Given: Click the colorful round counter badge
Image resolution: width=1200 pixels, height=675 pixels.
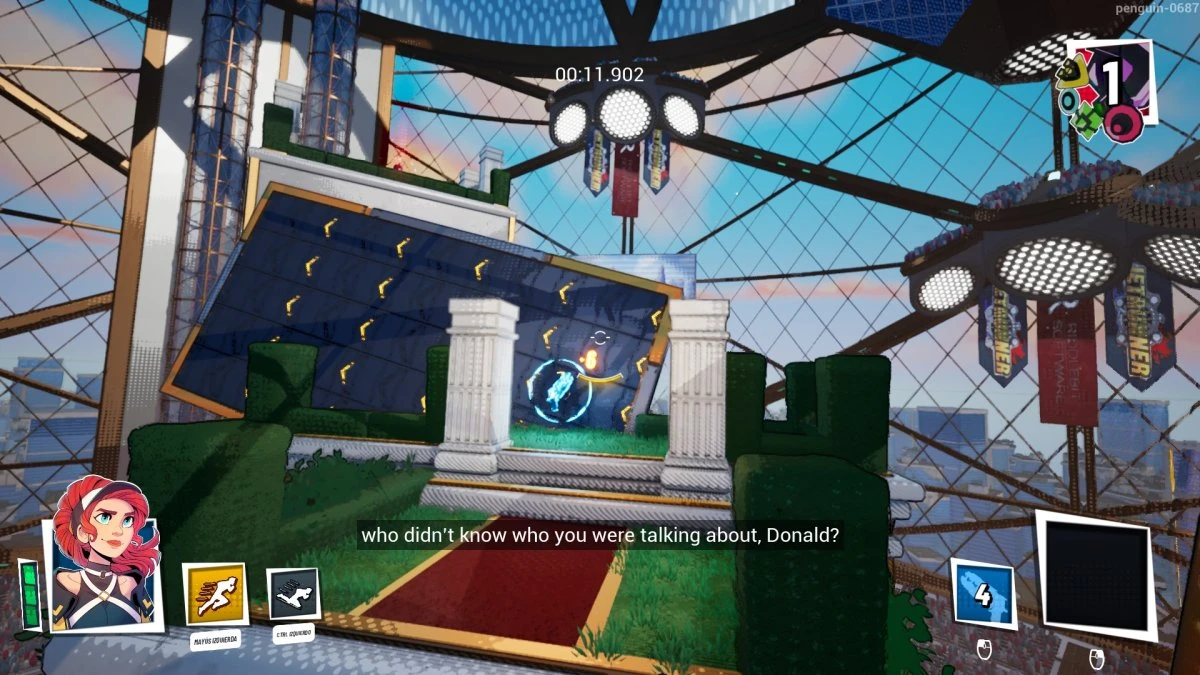Looking at the screenshot, I should pyautogui.click(x=1105, y=90).
